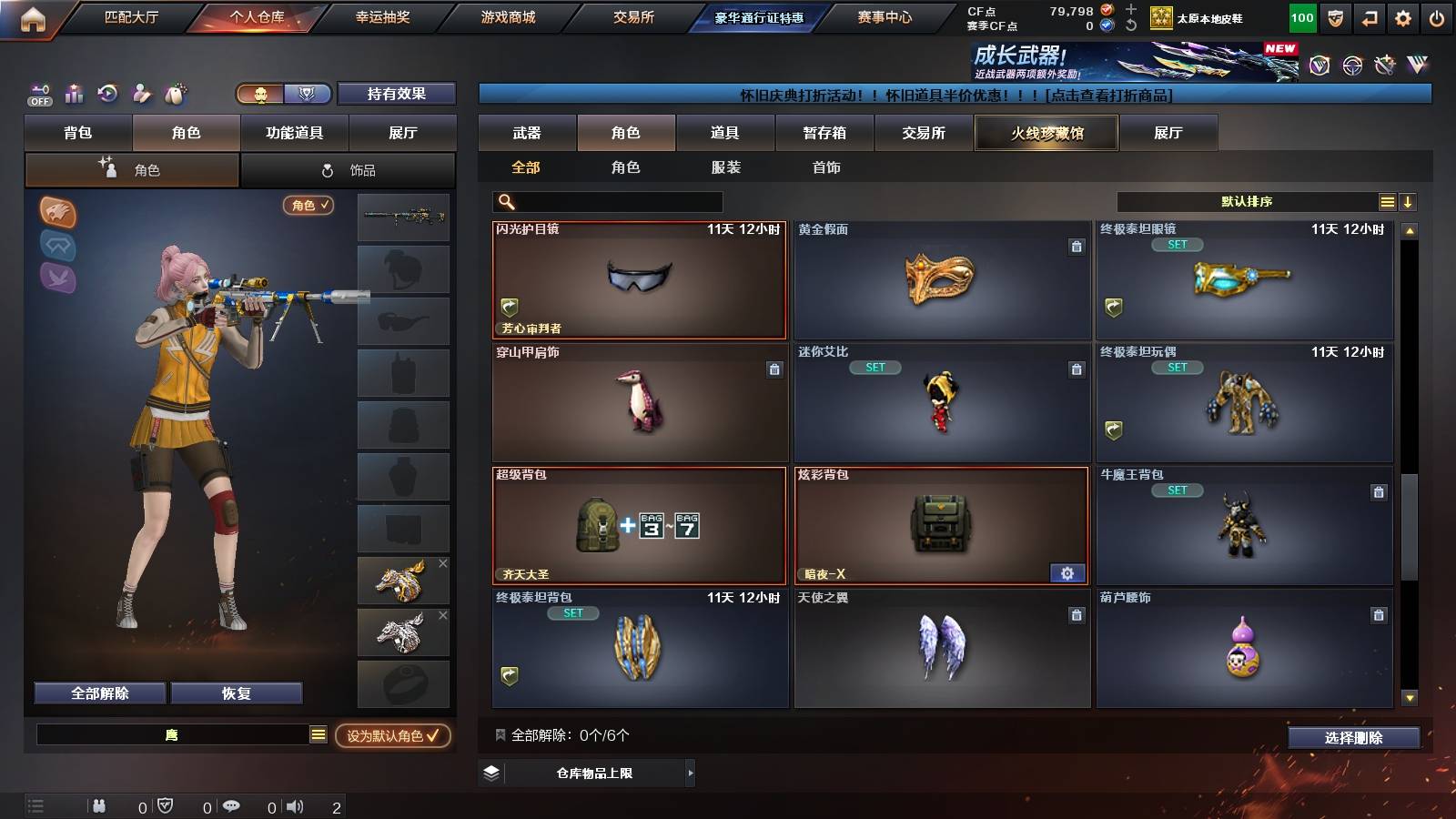Click the replay/restore history icon in toolbar
This screenshot has height=819, width=1456.
point(107,94)
